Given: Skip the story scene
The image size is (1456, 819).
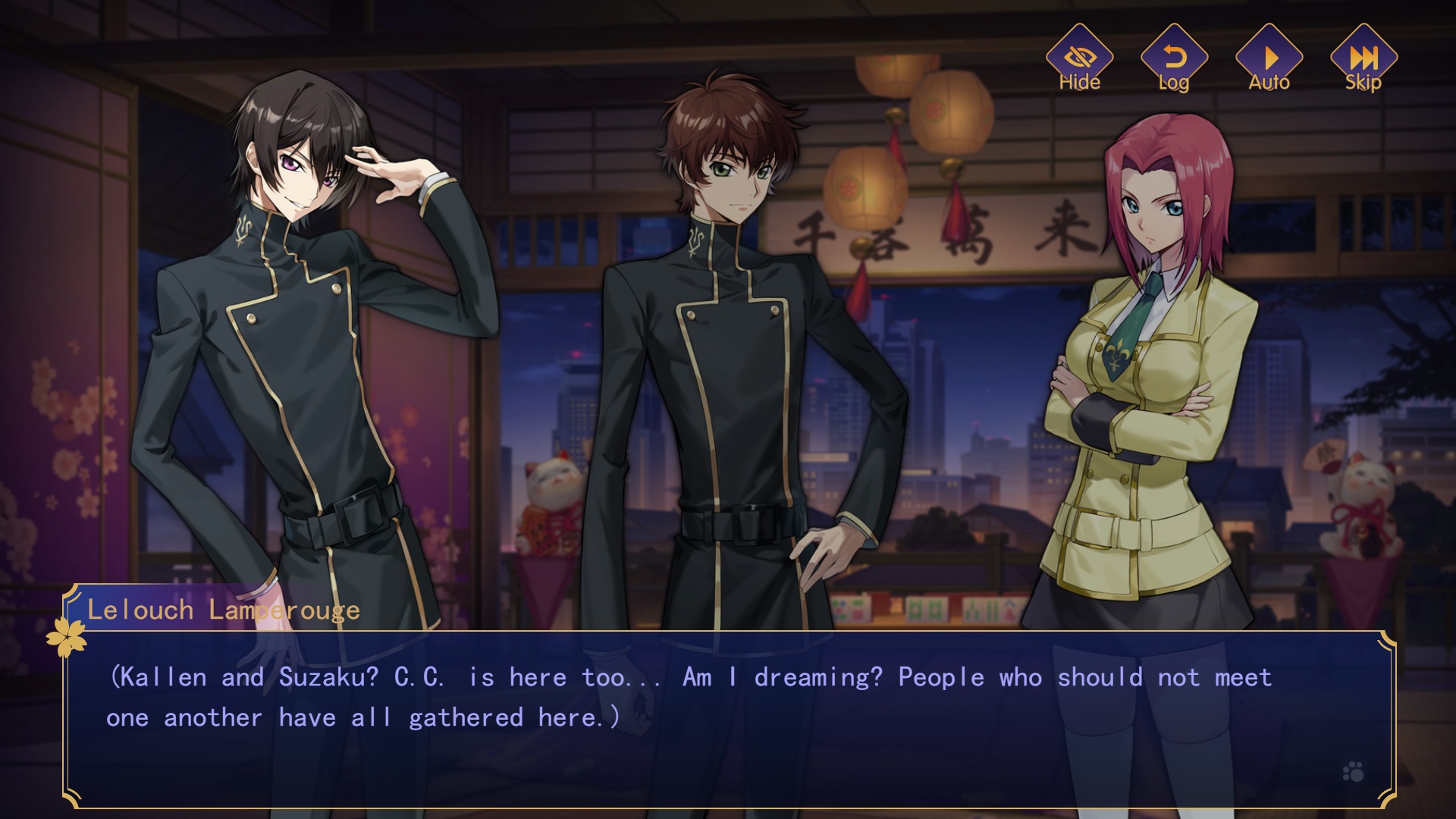Looking at the screenshot, I should click(x=1363, y=59).
